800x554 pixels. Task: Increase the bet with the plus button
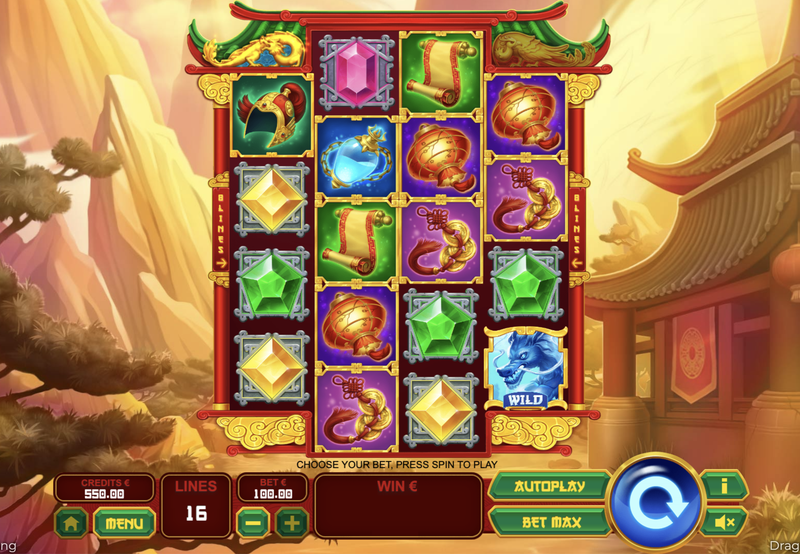tap(291, 521)
